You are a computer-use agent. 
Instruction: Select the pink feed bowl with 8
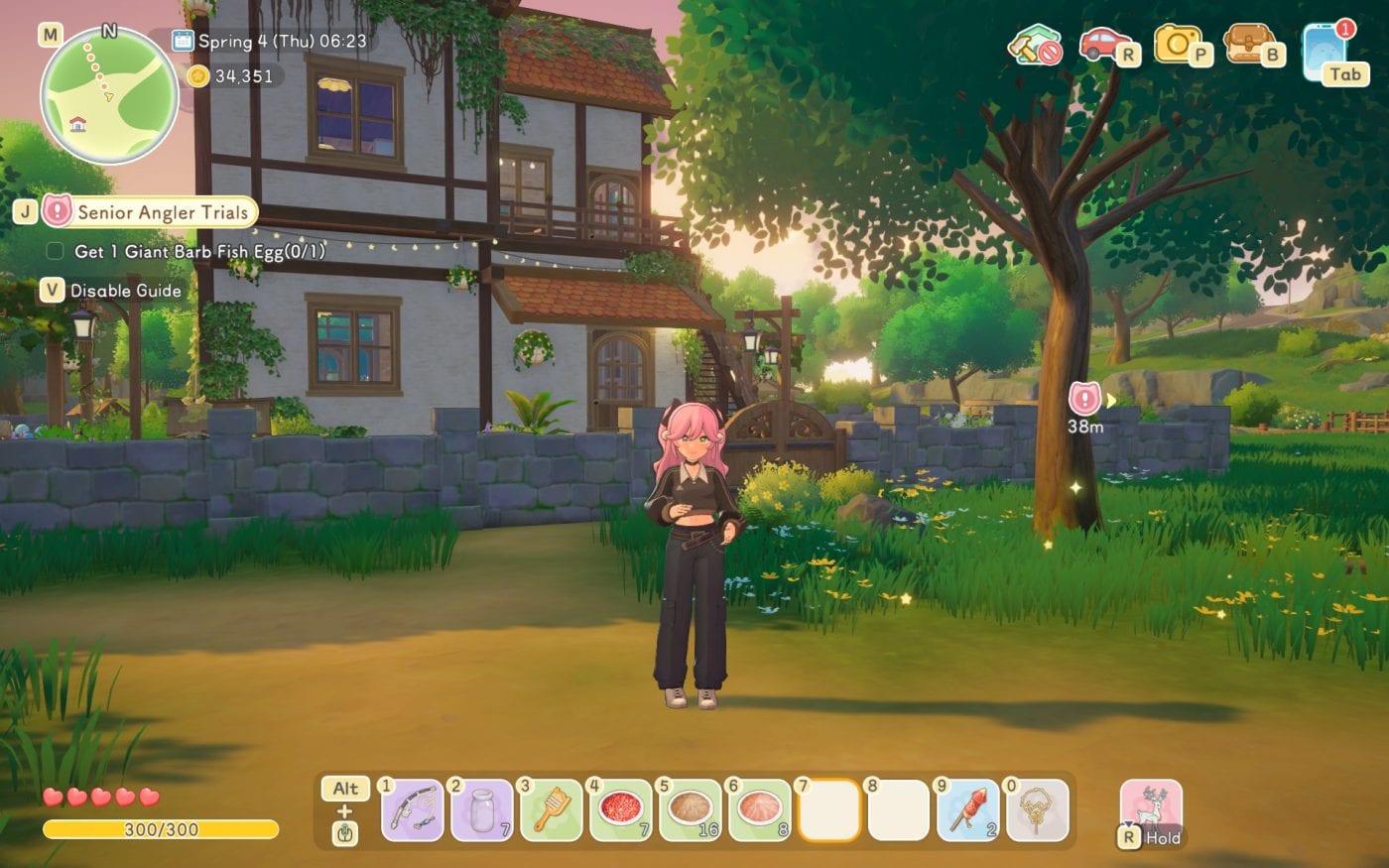(x=760, y=810)
